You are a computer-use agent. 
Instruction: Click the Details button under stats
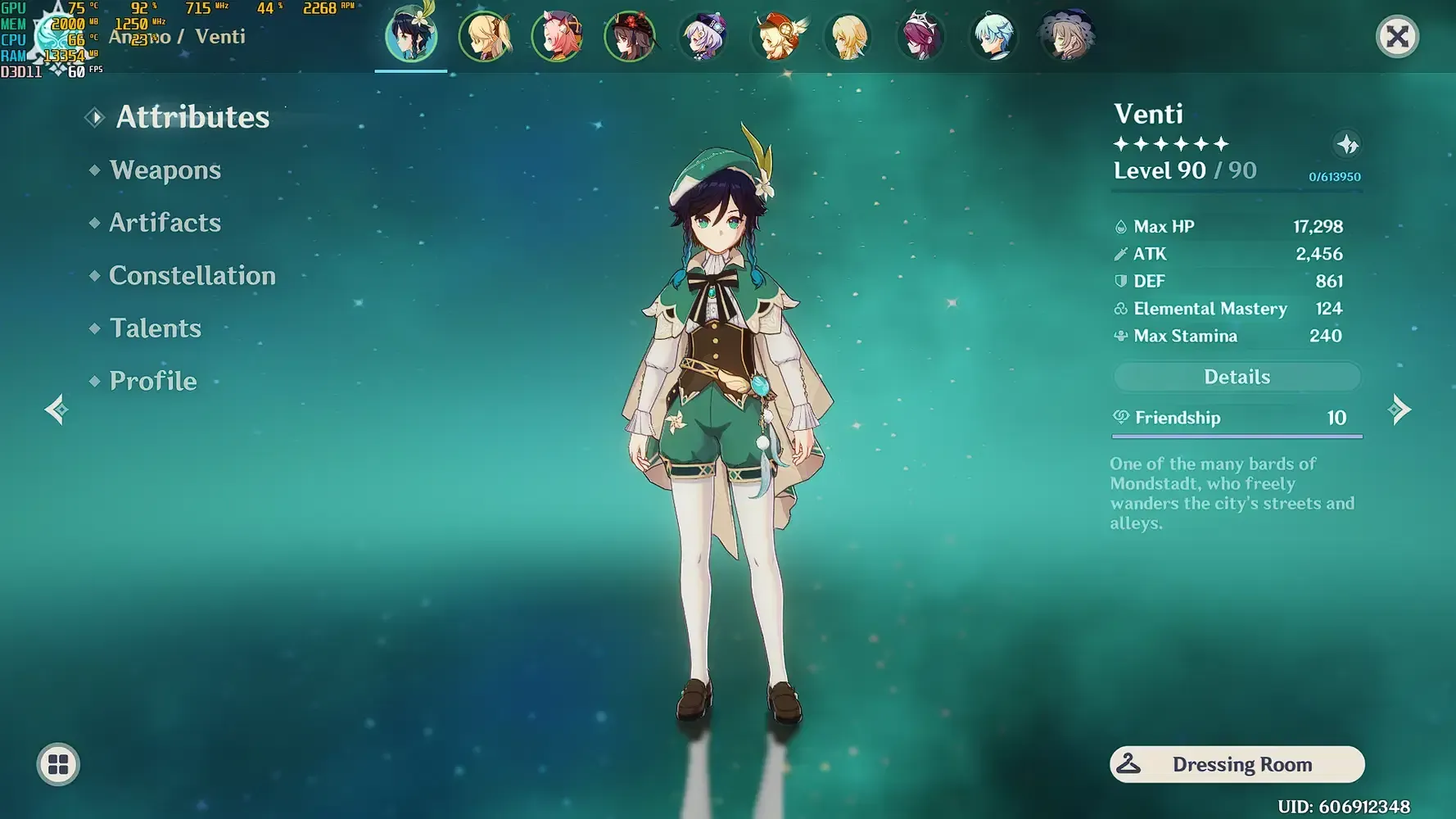point(1237,377)
